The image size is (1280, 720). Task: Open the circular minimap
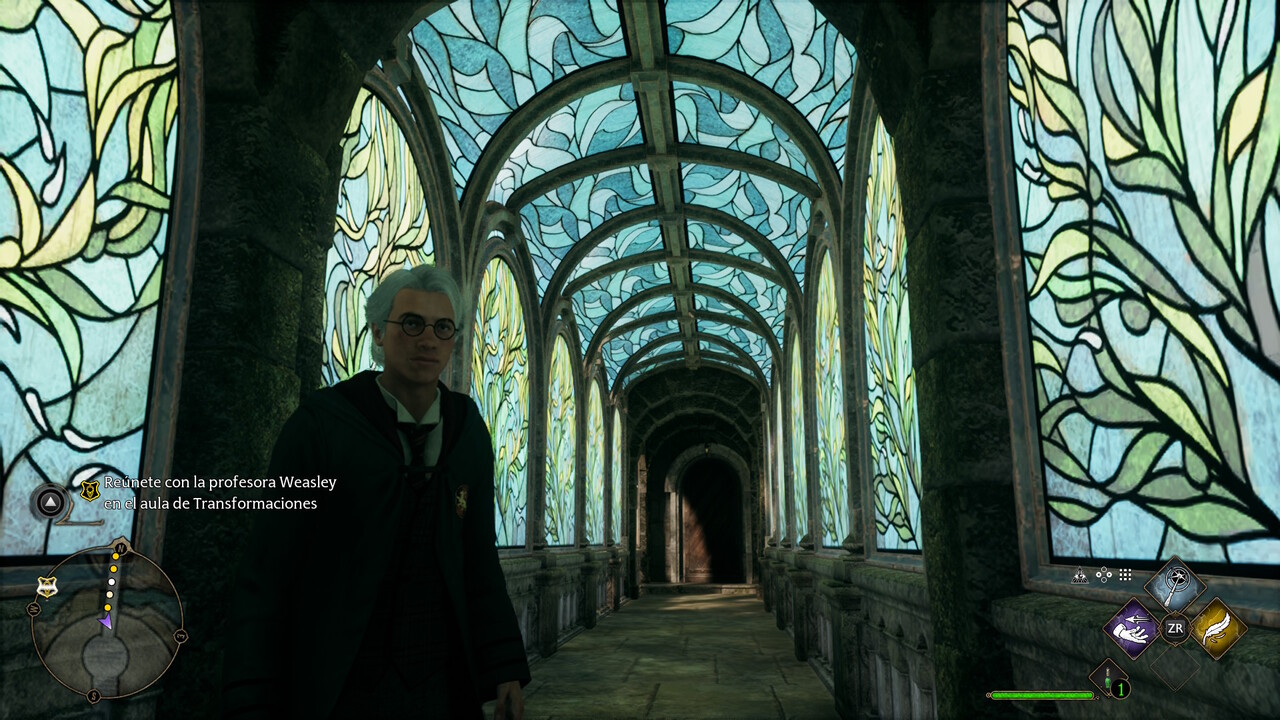click(106, 622)
